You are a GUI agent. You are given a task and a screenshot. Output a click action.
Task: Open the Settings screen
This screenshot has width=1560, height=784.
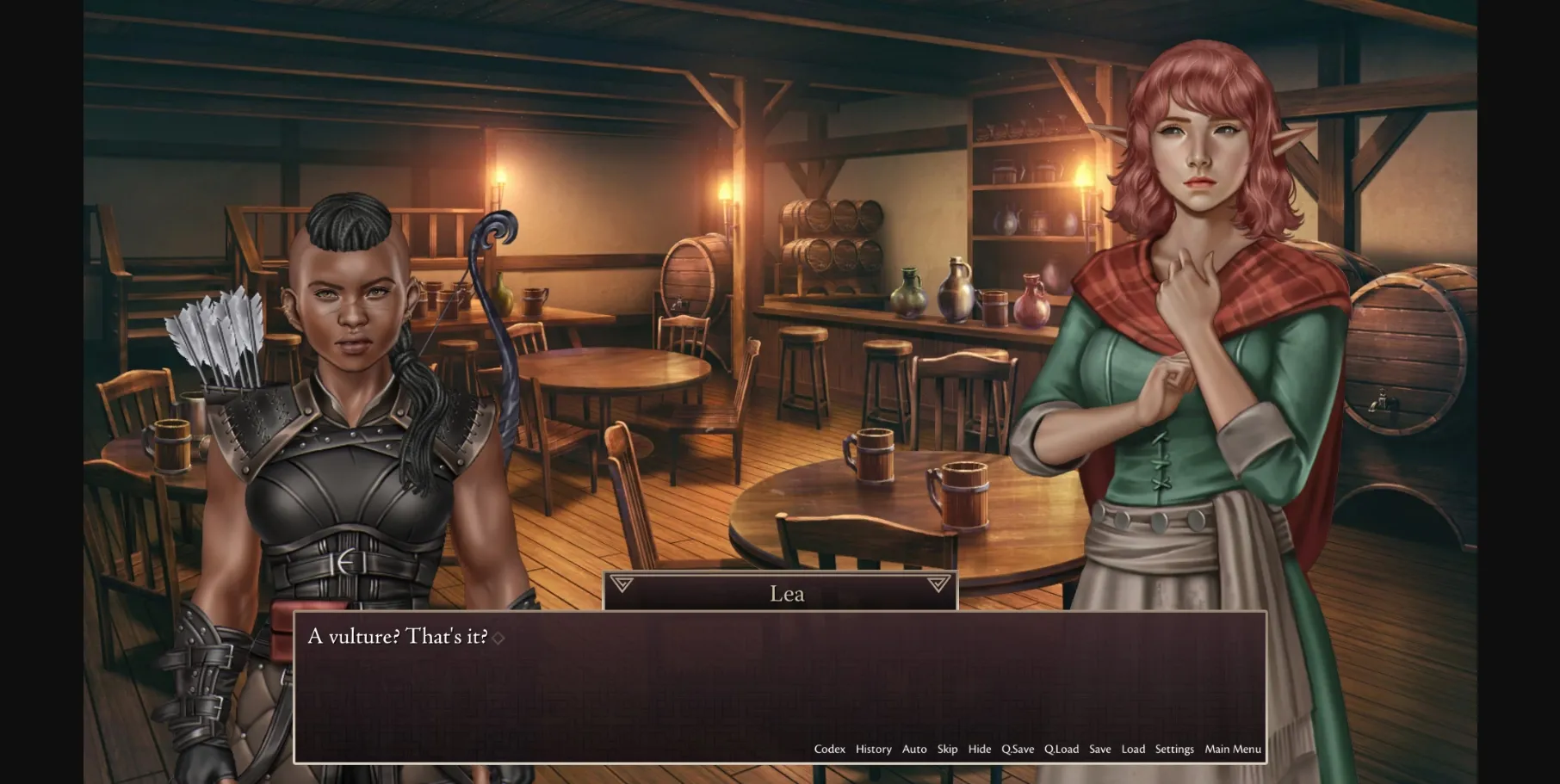(1175, 750)
